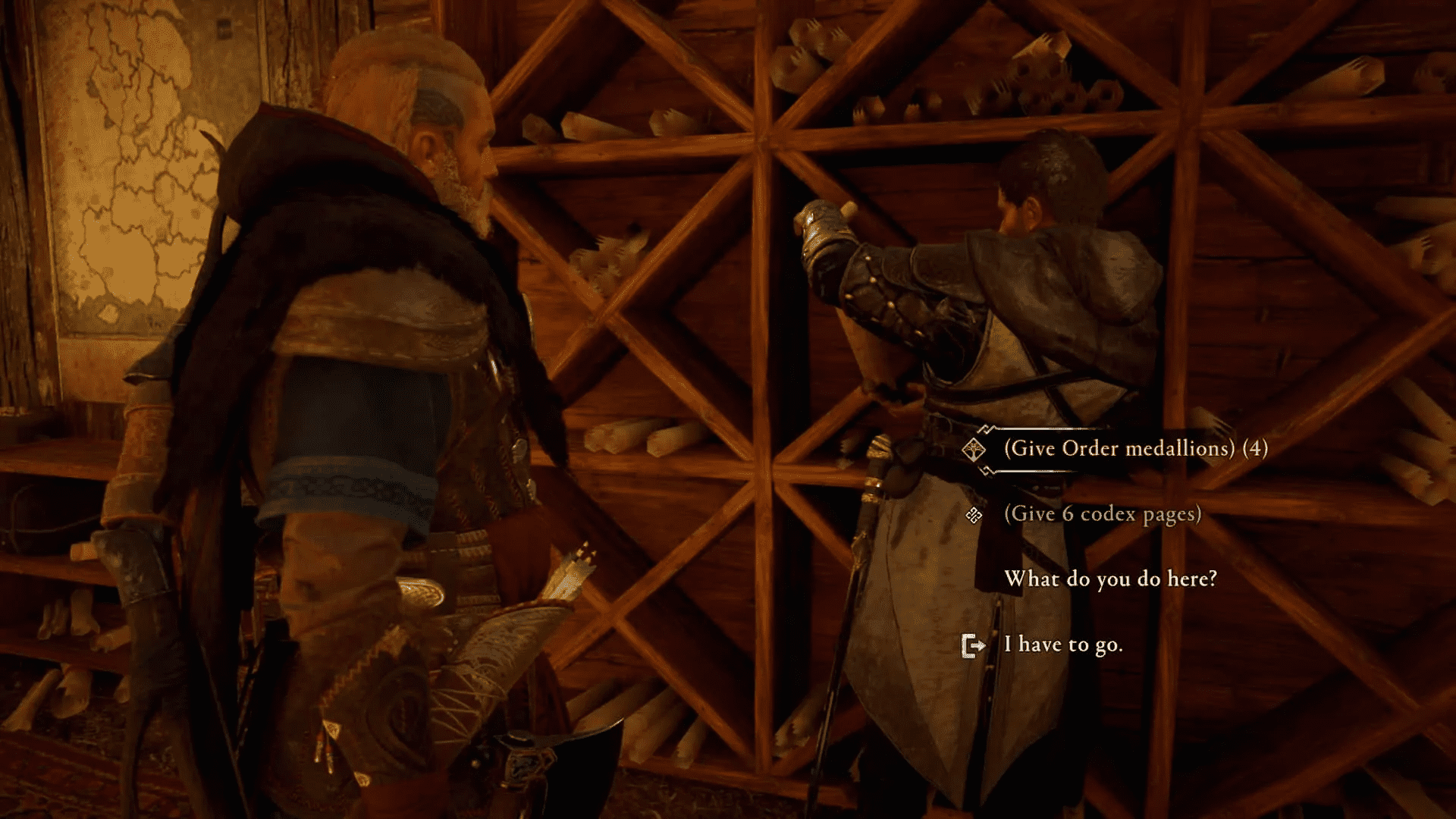Choose "(Give 6 codex pages)" option

tap(1101, 514)
